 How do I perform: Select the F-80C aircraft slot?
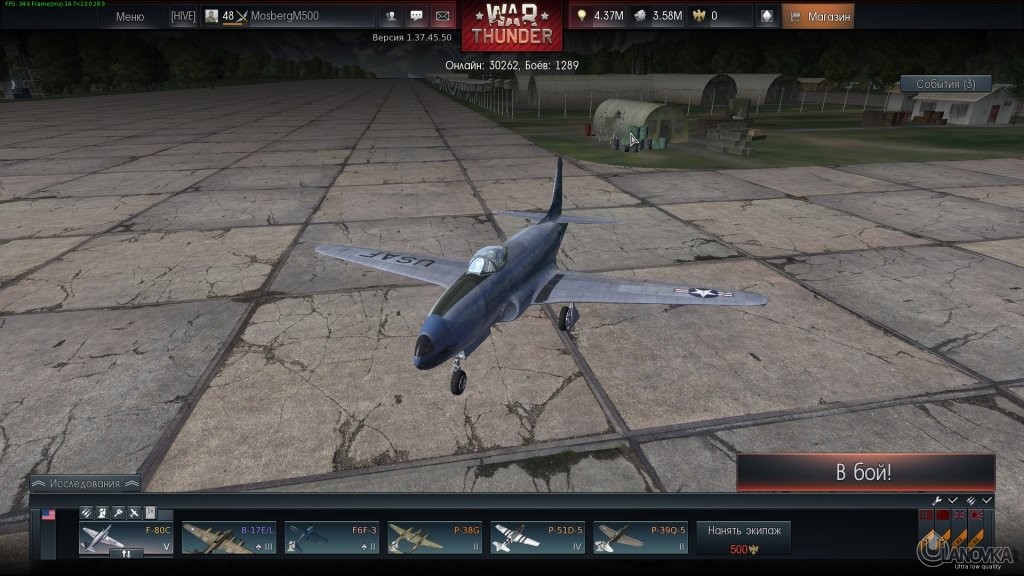(x=126, y=536)
